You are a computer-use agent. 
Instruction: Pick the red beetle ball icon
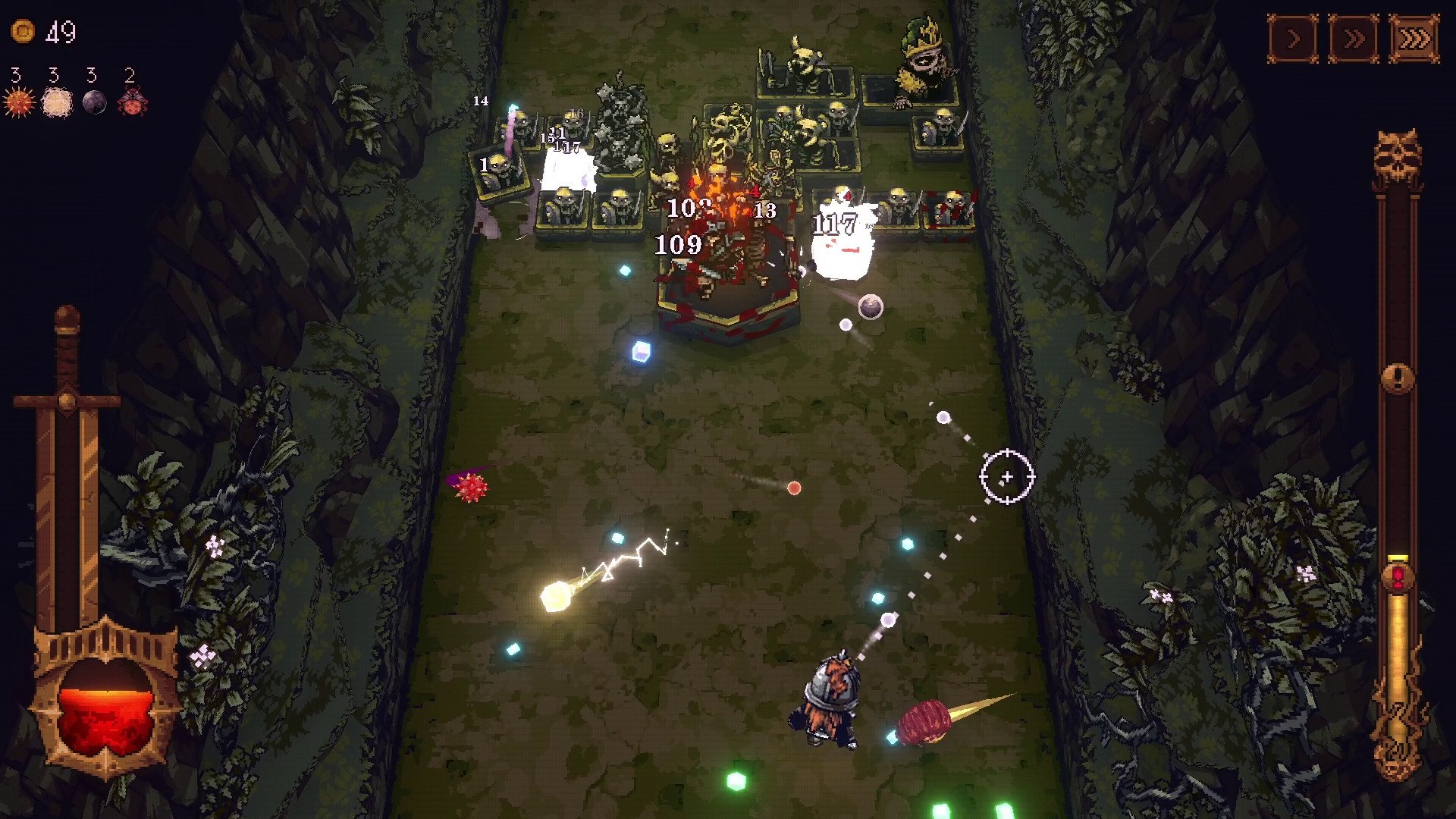pos(132,102)
